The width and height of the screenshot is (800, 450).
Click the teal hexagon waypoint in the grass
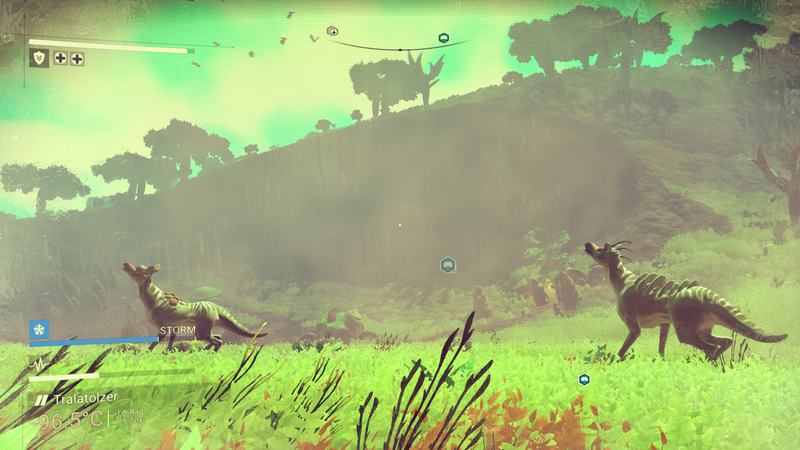[x=584, y=379]
